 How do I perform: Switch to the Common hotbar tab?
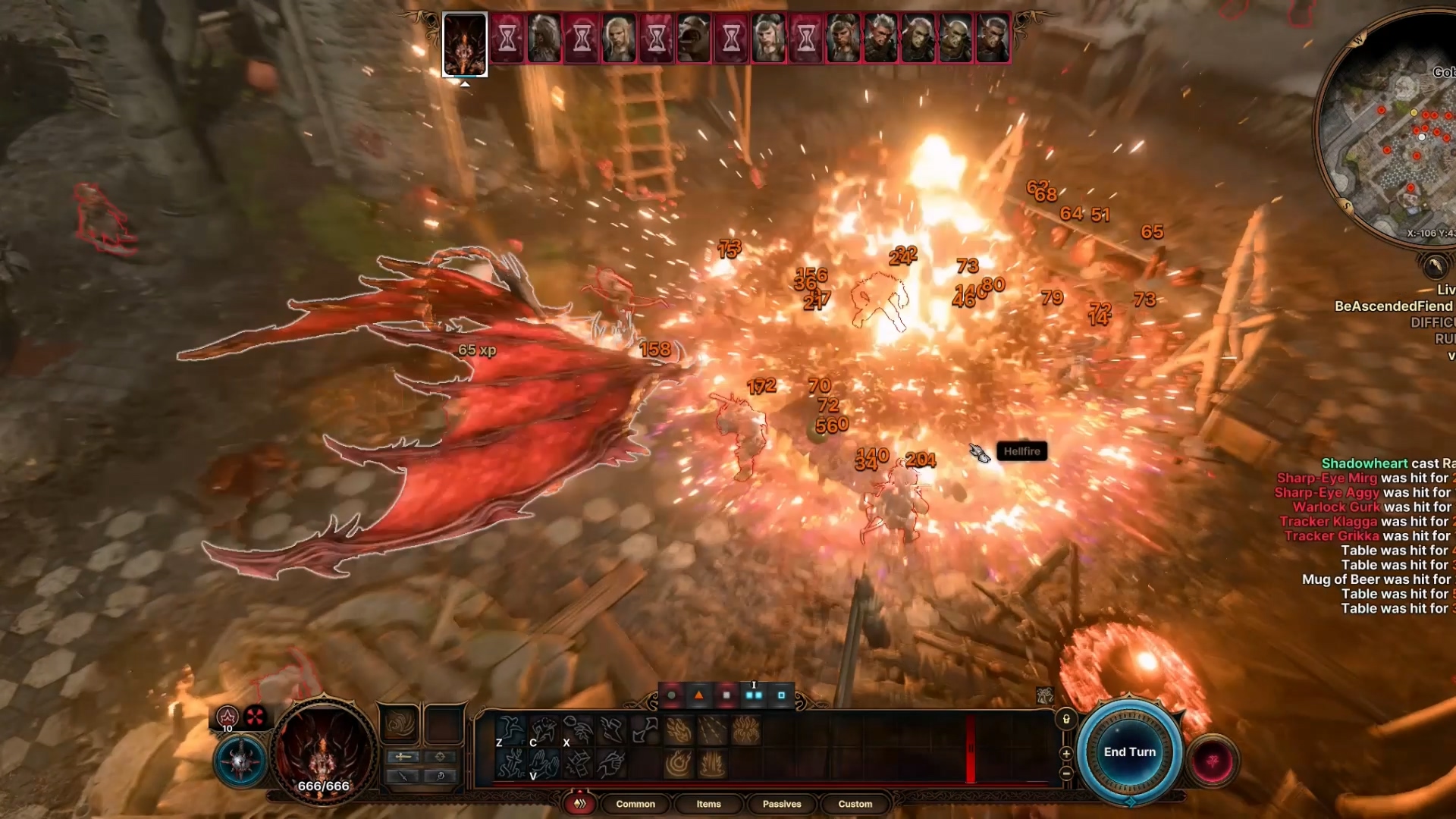coord(635,804)
